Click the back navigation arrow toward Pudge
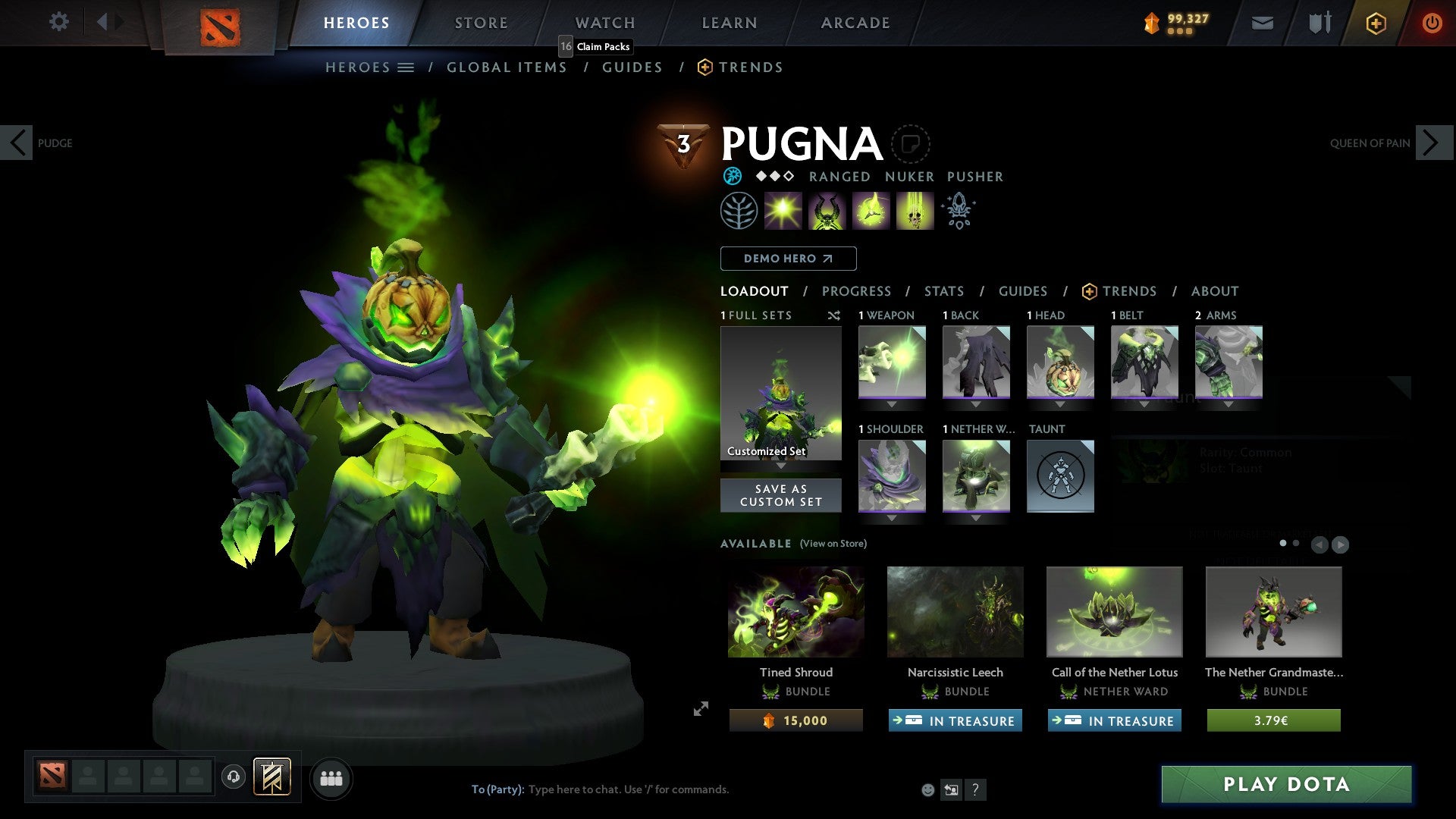Viewport: 1456px width, 819px height. 17,143
